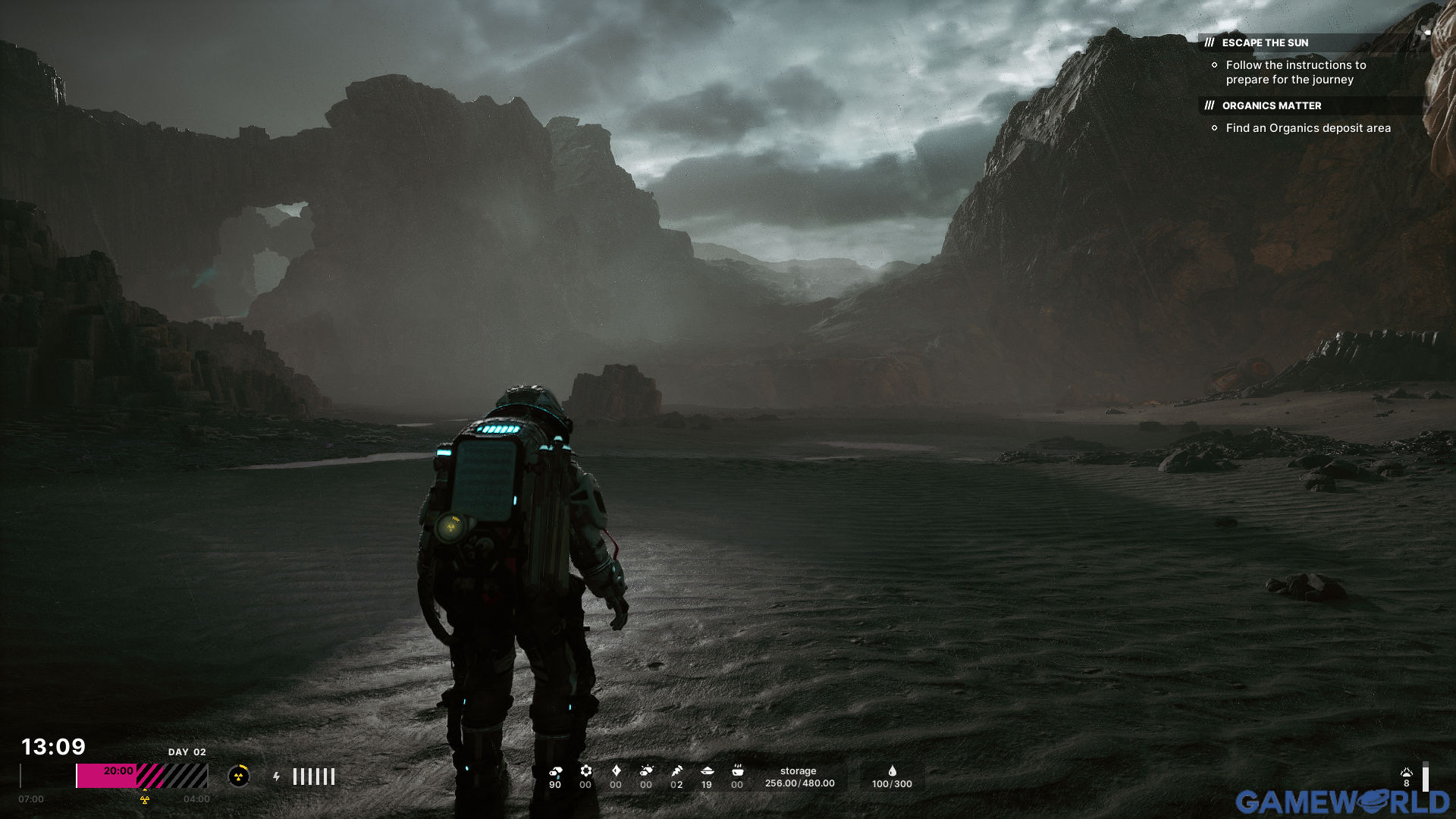Image resolution: width=1456 pixels, height=819 pixels.
Task: Select the steaming bowl cooked meal icon
Action: pyautogui.click(x=737, y=771)
